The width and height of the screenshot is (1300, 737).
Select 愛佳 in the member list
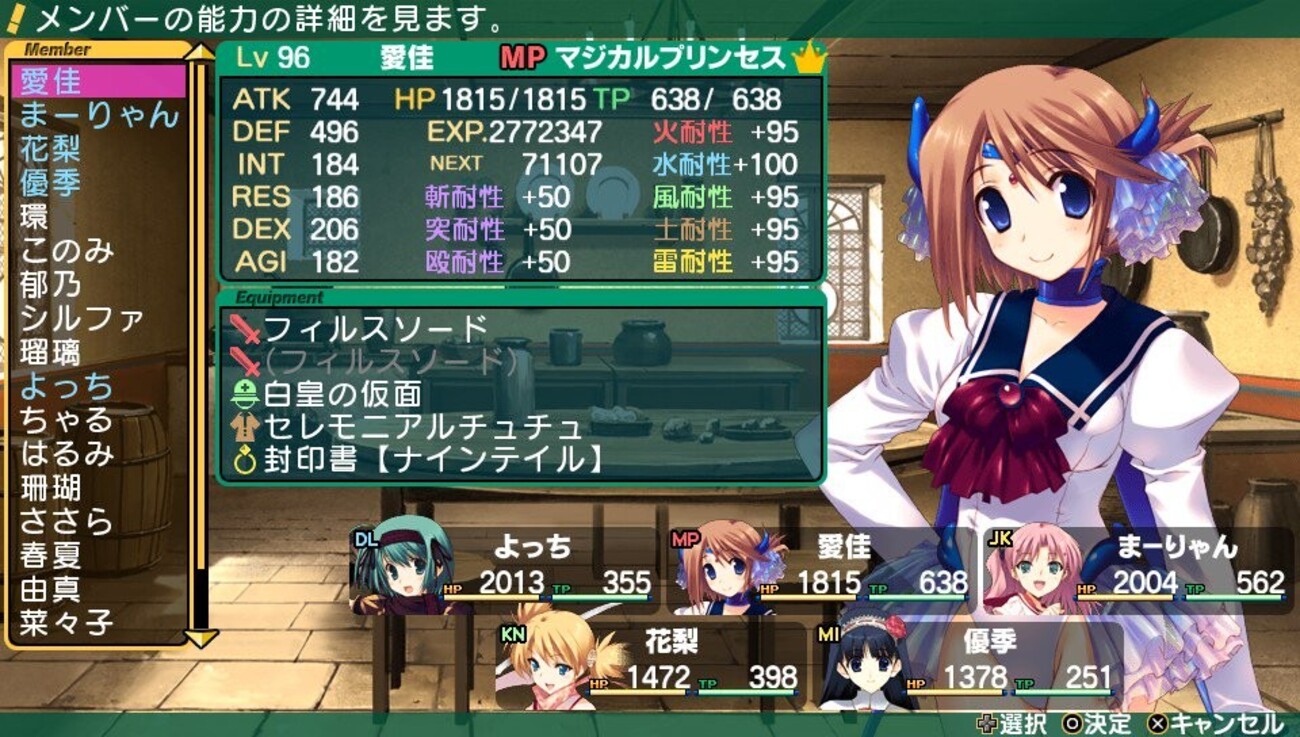click(x=52, y=80)
